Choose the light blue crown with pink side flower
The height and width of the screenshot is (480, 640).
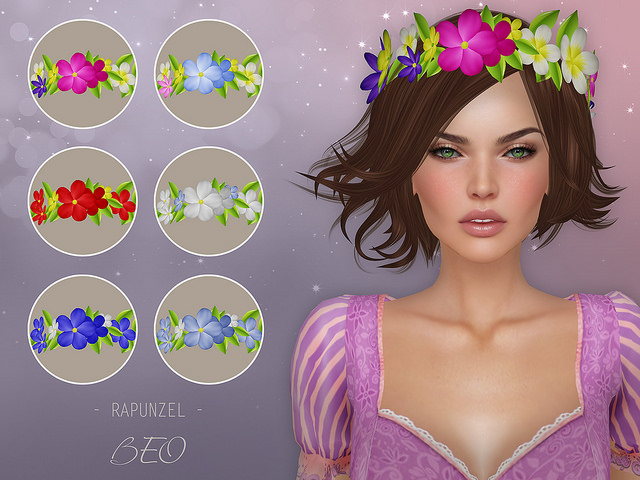pos(209,74)
